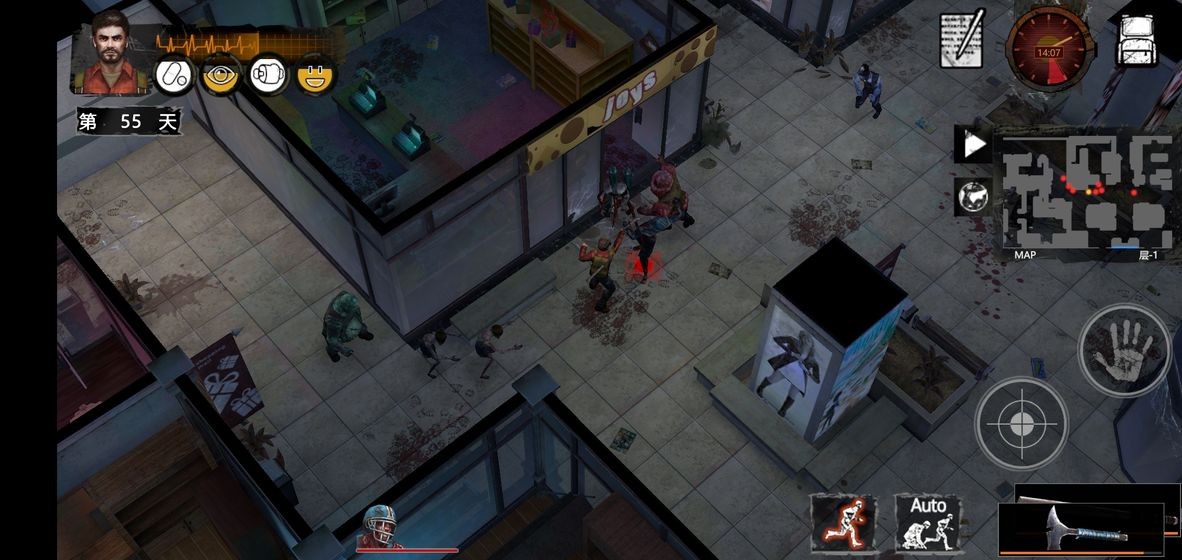Toggle the sprint running button
The width and height of the screenshot is (1182, 560).
pyautogui.click(x=843, y=523)
